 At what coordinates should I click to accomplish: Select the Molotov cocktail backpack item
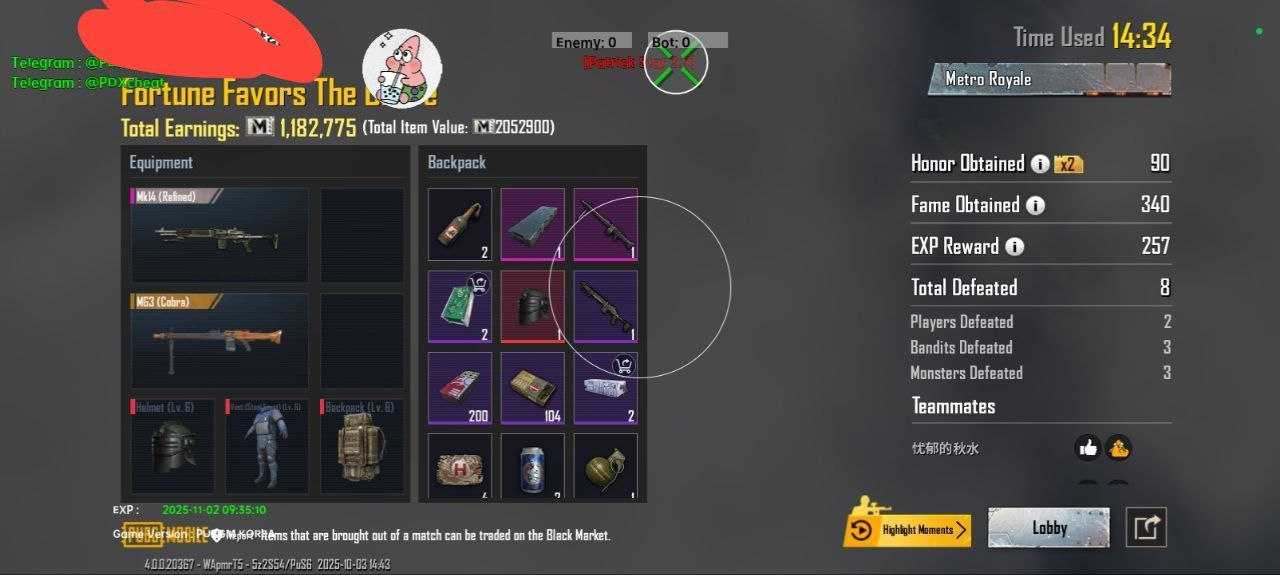tap(460, 225)
